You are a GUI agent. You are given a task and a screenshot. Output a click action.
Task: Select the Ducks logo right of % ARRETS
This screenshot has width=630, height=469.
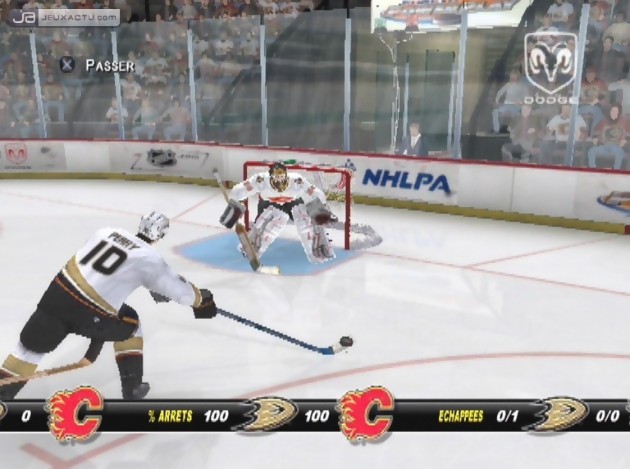(x=265, y=414)
